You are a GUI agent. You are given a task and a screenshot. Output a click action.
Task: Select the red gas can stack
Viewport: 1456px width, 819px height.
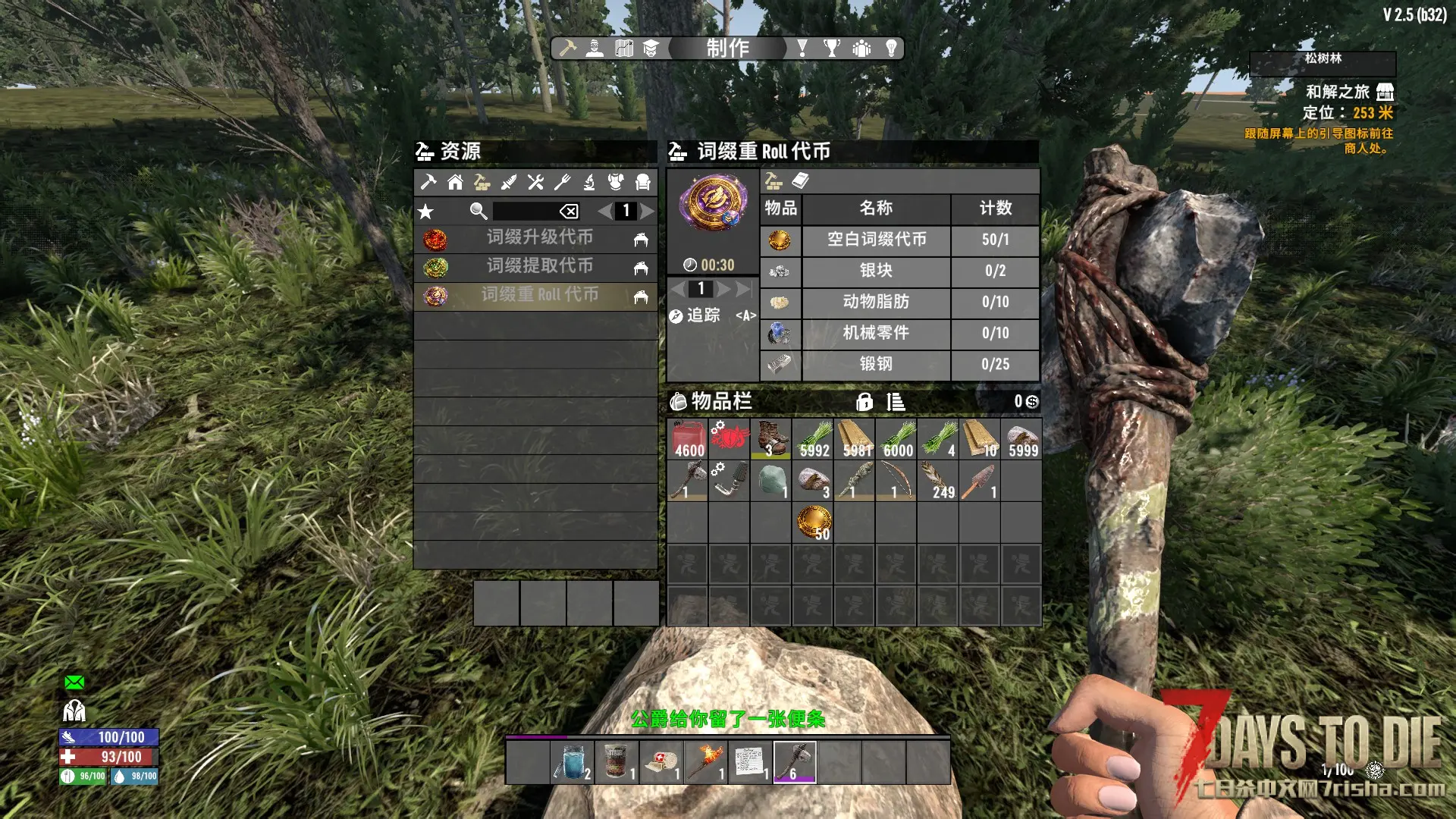click(689, 439)
